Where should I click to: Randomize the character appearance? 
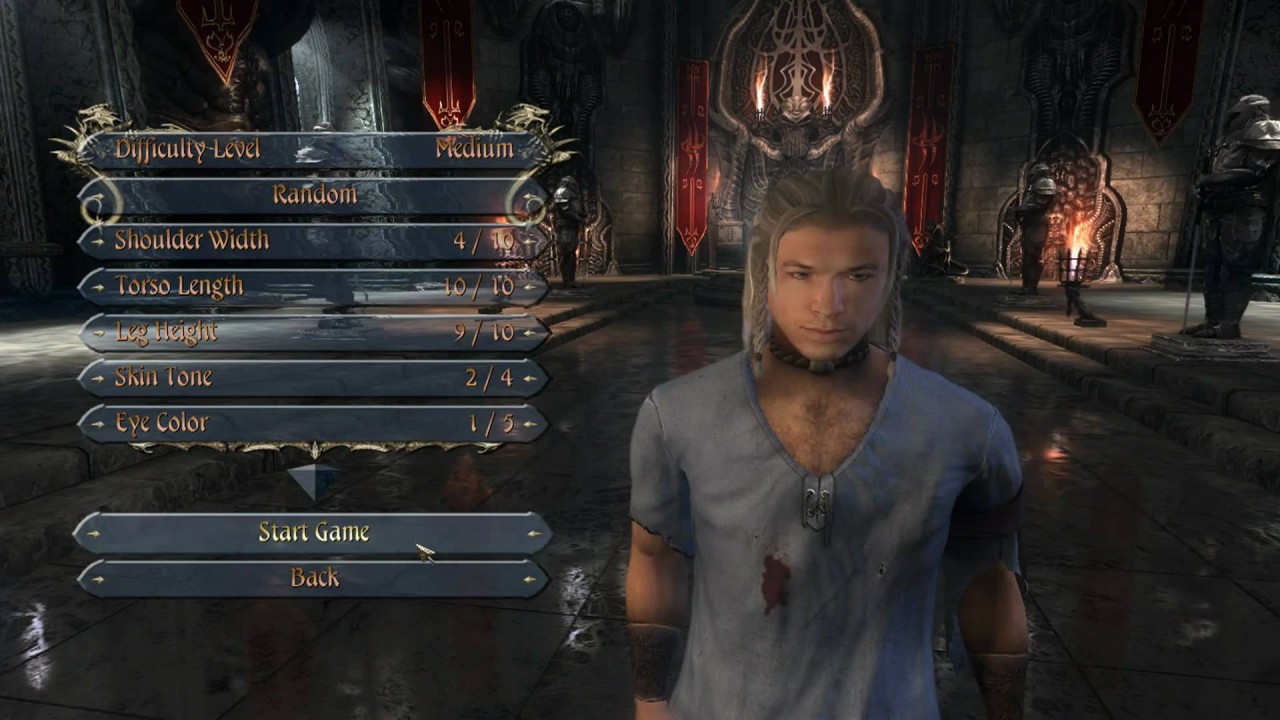point(314,195)
